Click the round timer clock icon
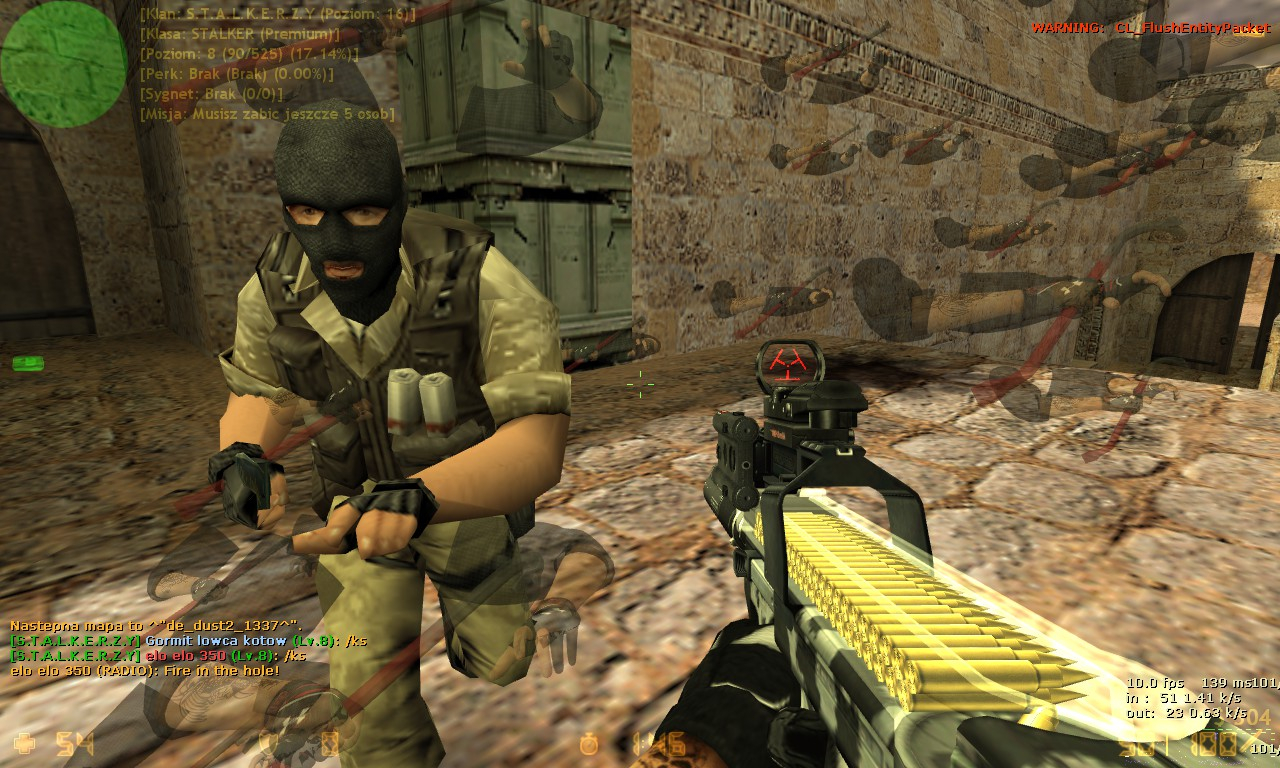Image resolution: width=1280 pixels, height=768 pixels. click(590, 743)
